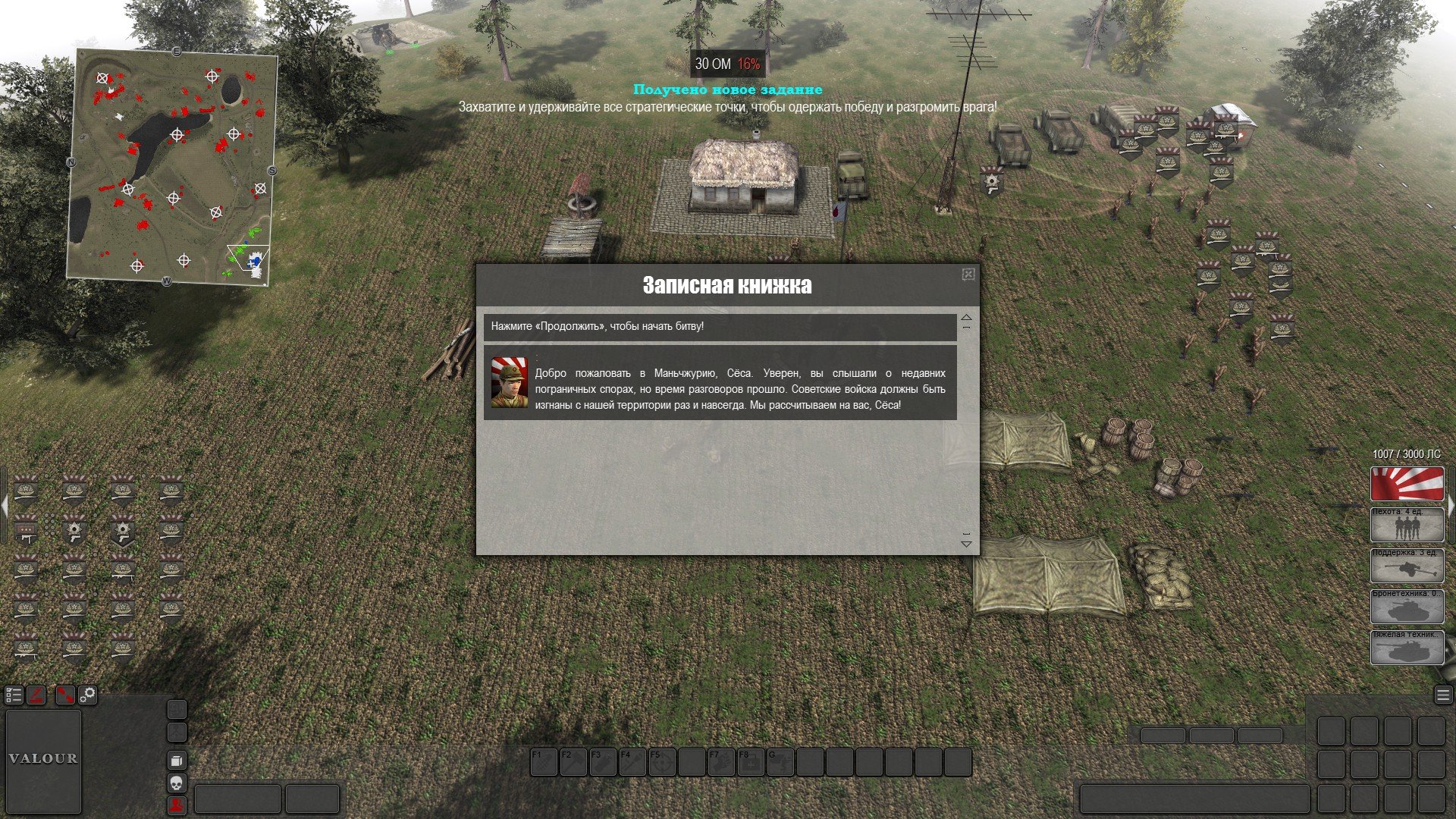Image resolution: width=1456 pixels, height=819 pixels.
Task: Open the Тяжелая техника heavy vehicles category
Action: pyautogui.click(x=1407, y=648)
